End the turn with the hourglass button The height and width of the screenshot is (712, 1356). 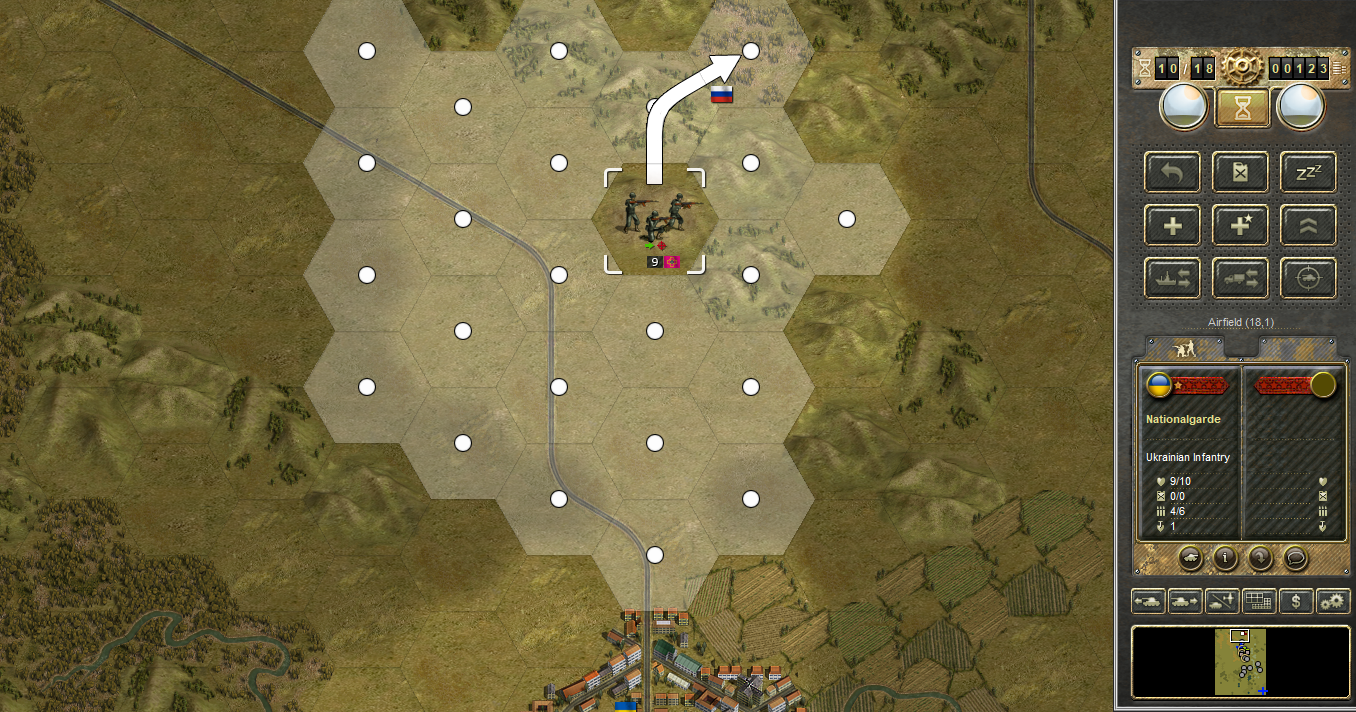pos(1242,108)
